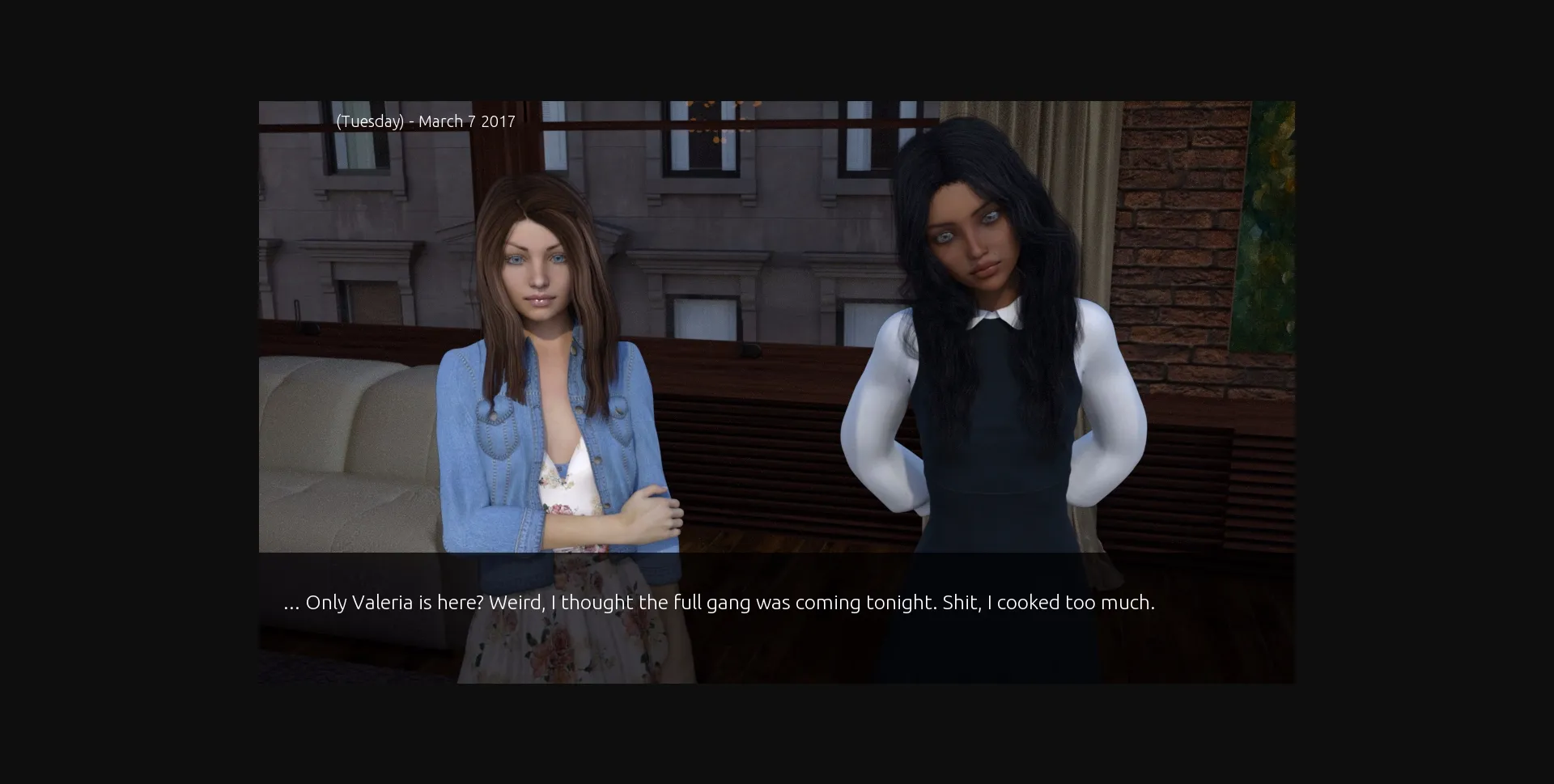Click the wooden floor between the characters

[769, 542]
